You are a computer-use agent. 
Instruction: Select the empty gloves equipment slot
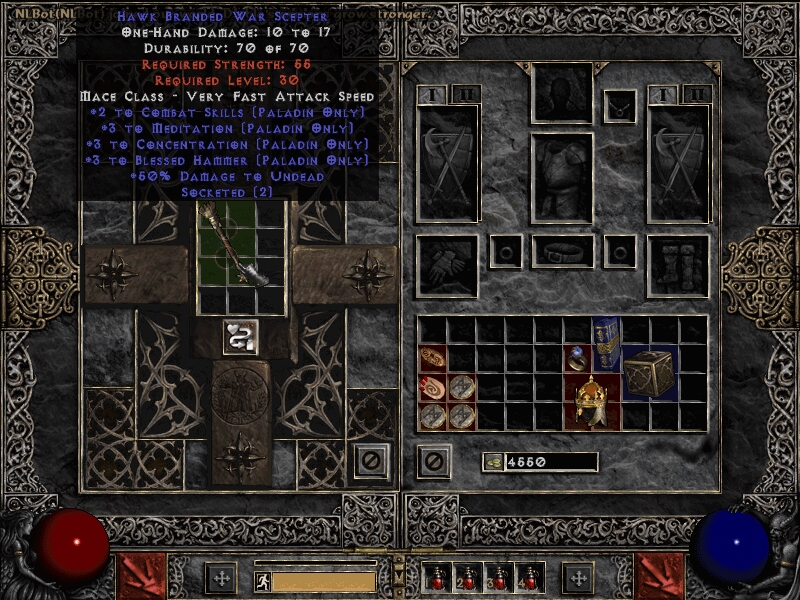coord(447,265)
